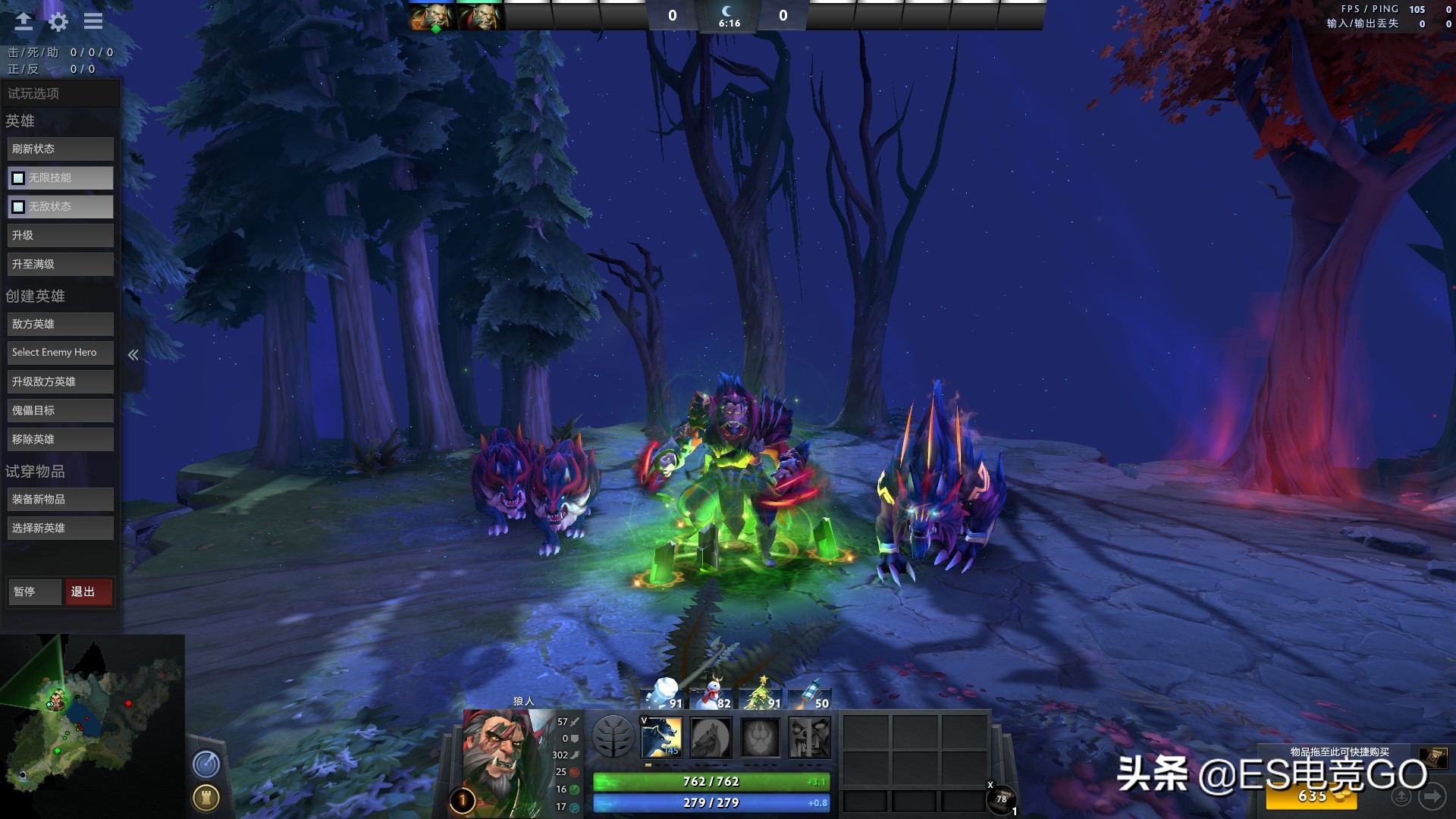
Task: Click the upload/share icon in top-left corner
Action: 22,21
